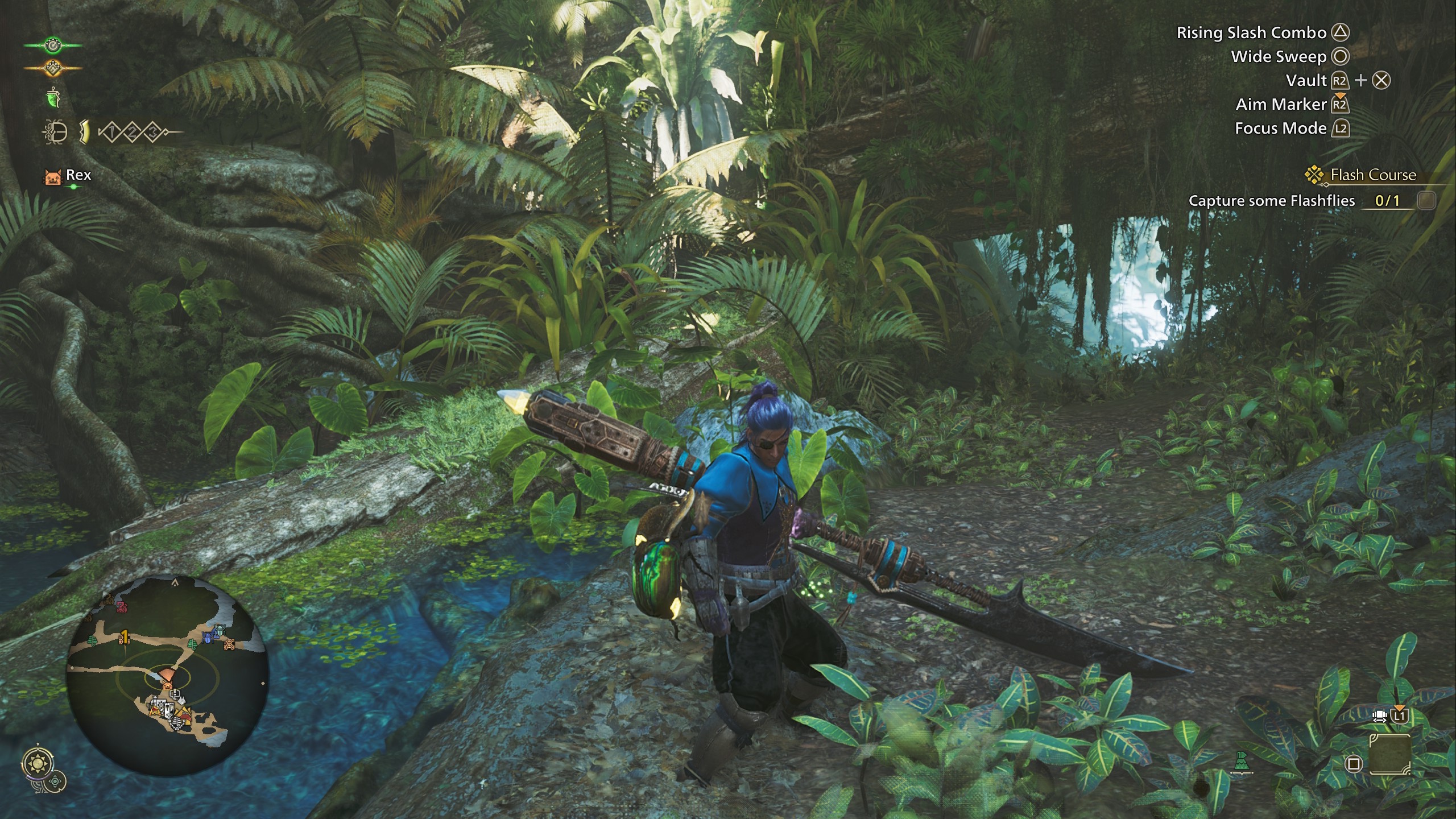Select the pink monster marker on minimap

pos(122,608)
